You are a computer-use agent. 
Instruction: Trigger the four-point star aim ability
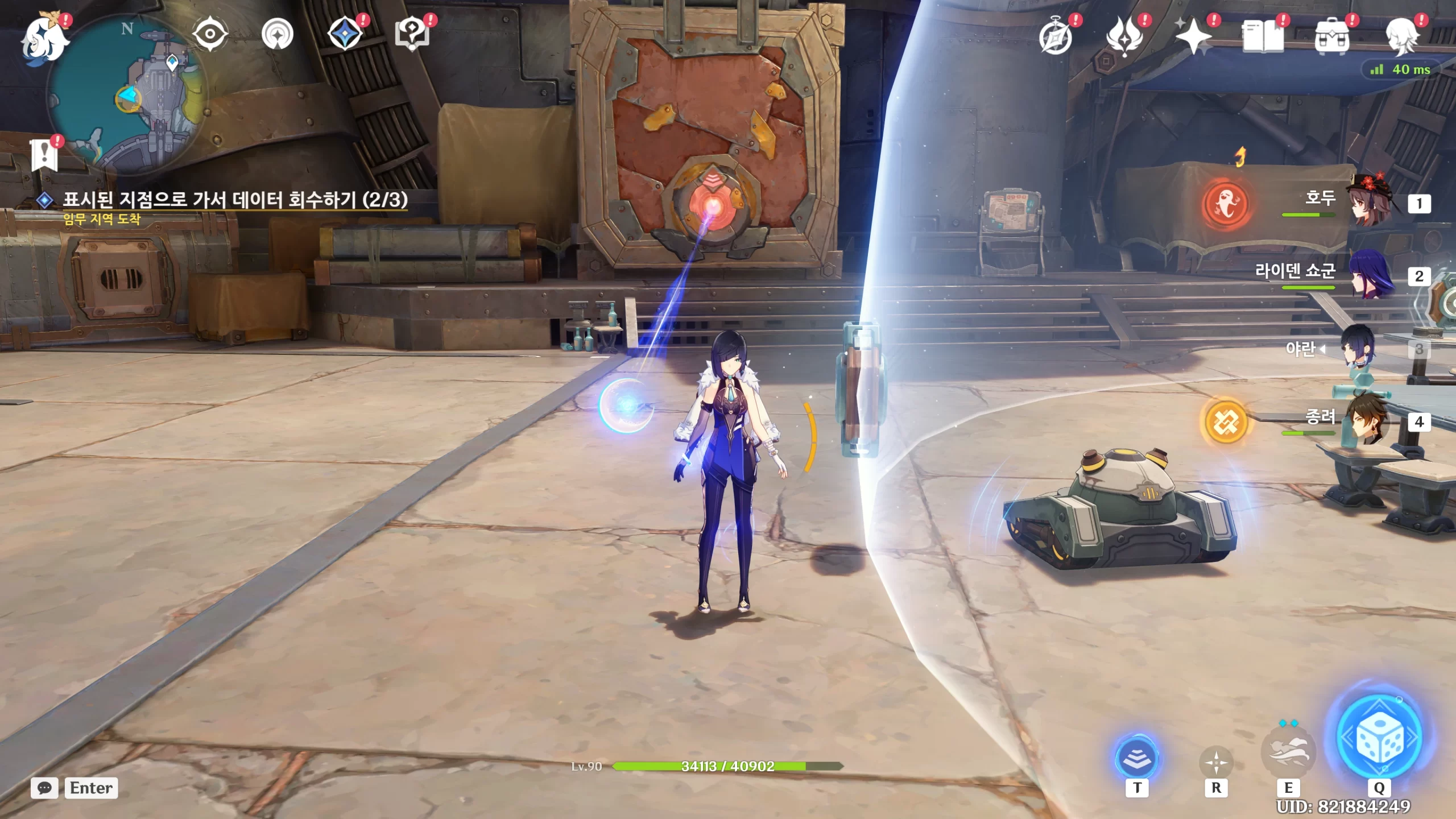1216,762
